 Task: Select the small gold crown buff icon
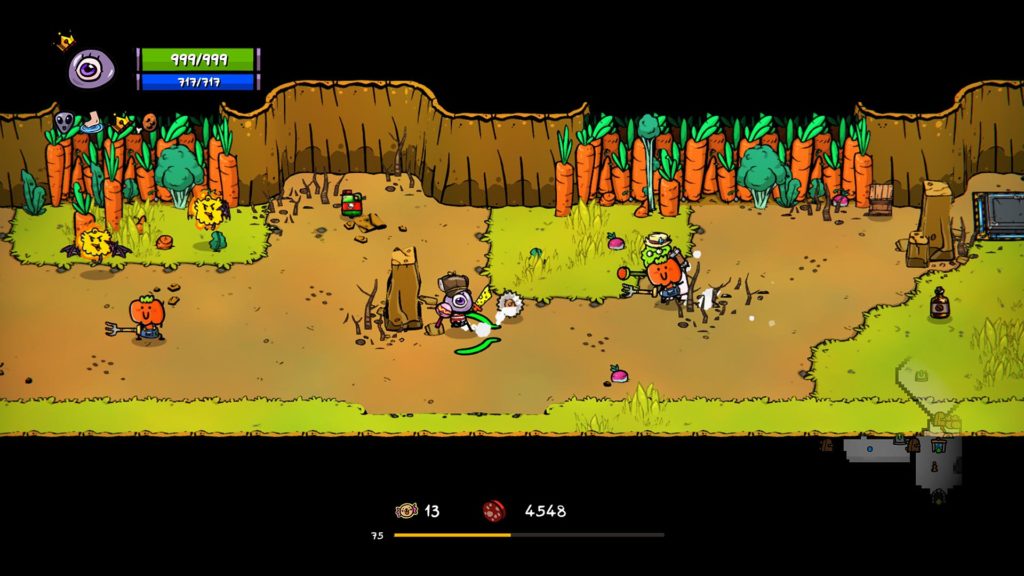coord(122,122)
